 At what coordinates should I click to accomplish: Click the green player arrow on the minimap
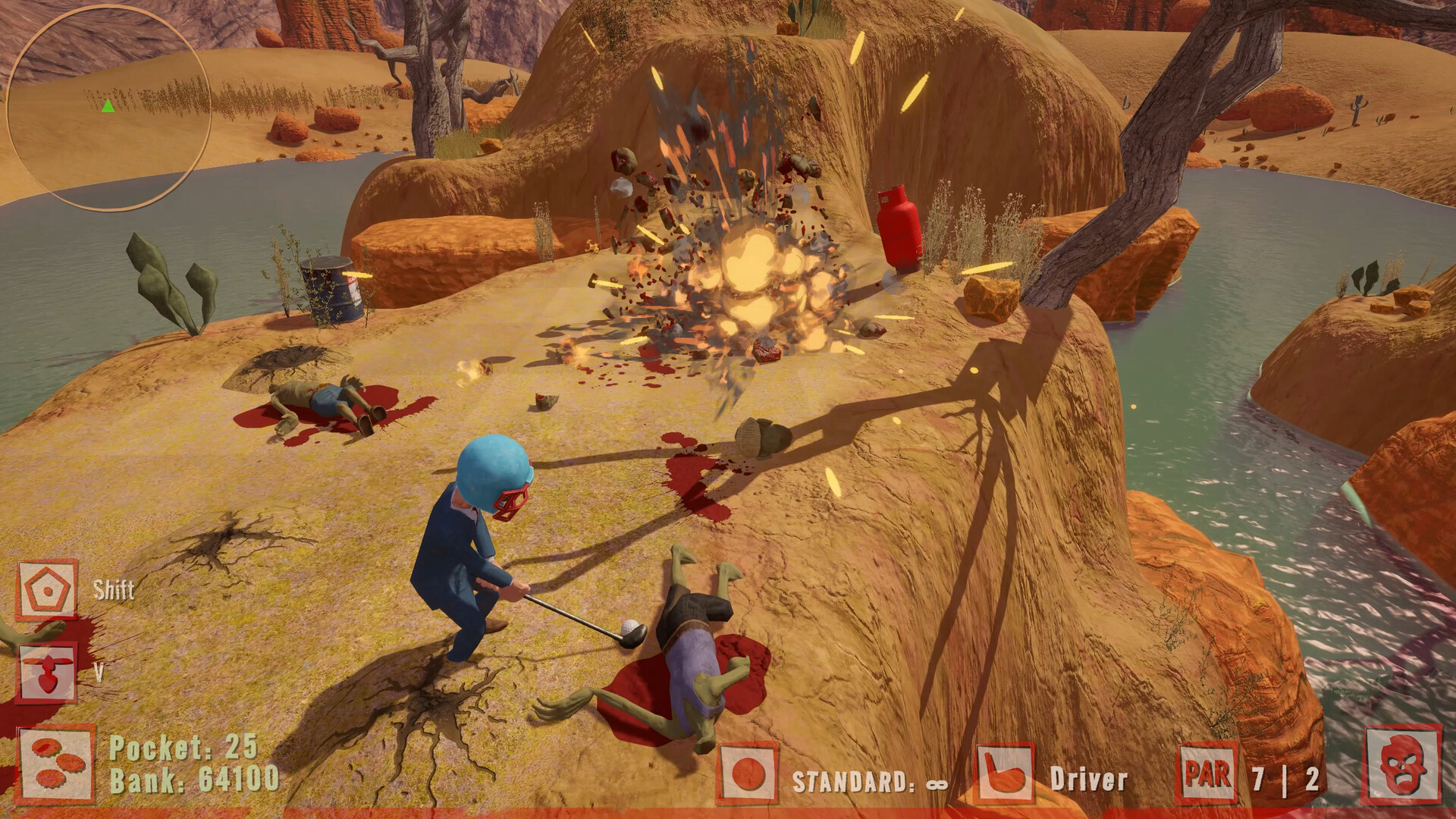point(108,107)
